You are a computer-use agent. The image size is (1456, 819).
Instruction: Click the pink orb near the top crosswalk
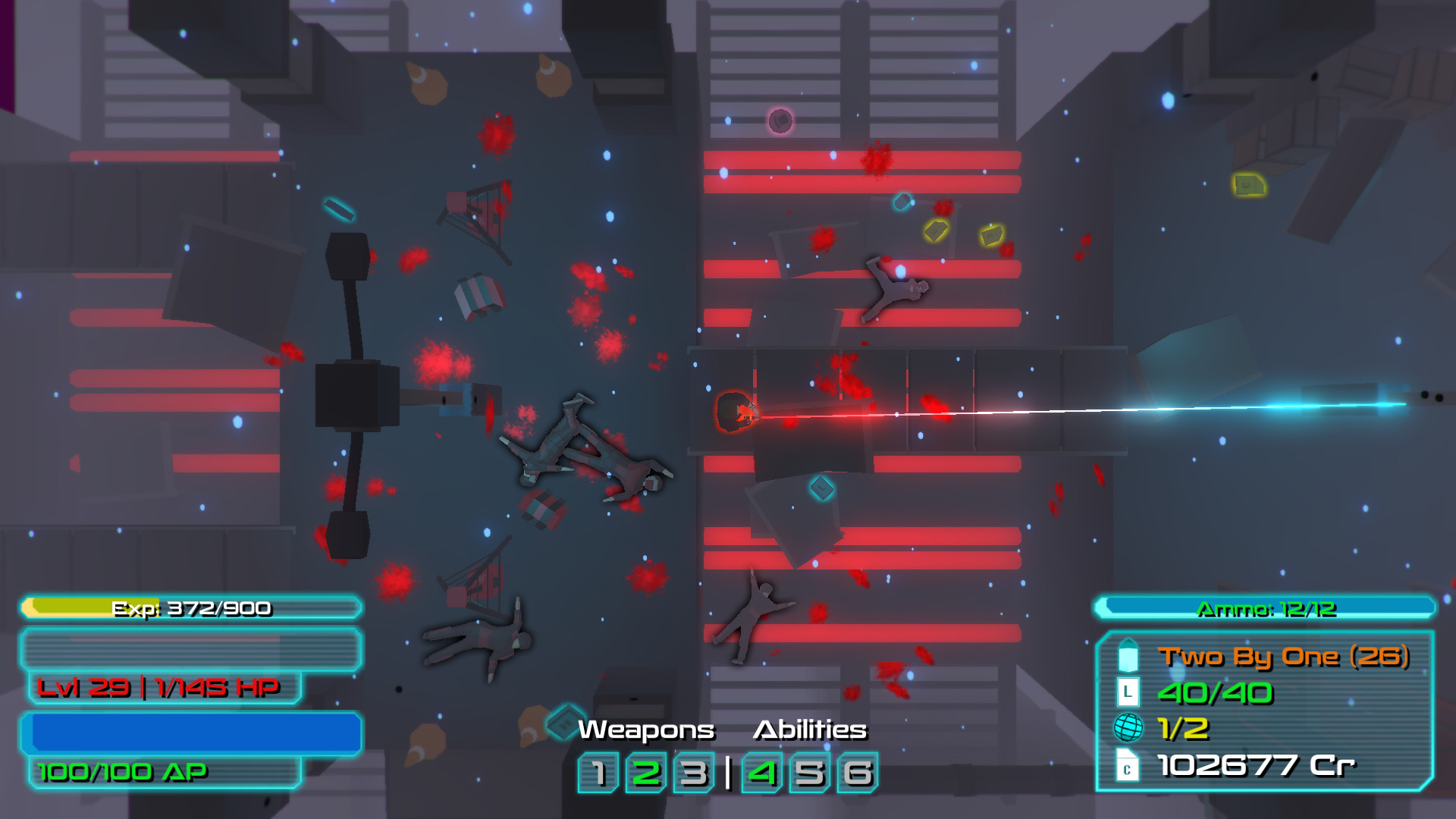pyautogui.click(x=780, y=121)
